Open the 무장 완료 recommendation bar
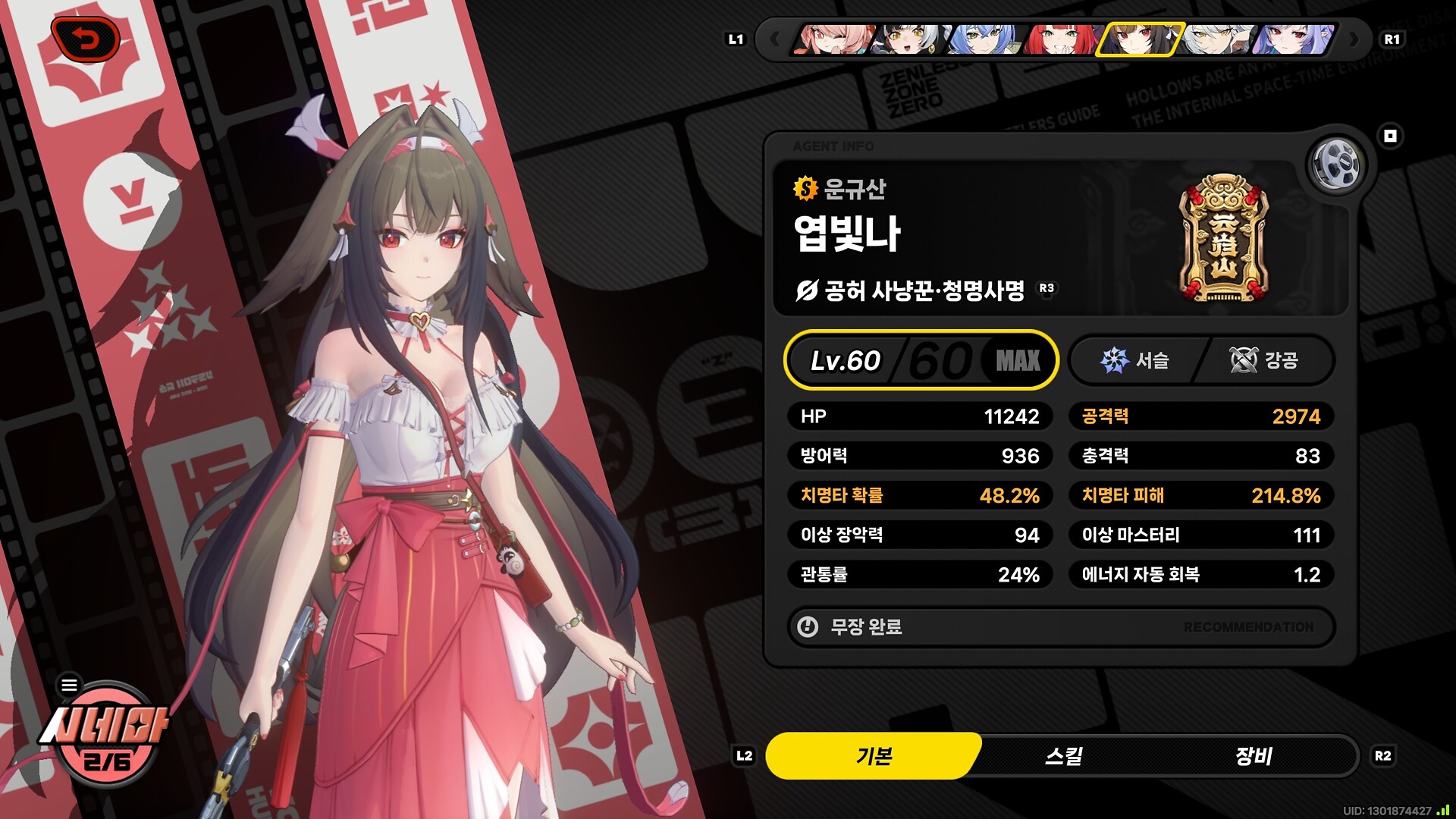 tap(1061, 627)
